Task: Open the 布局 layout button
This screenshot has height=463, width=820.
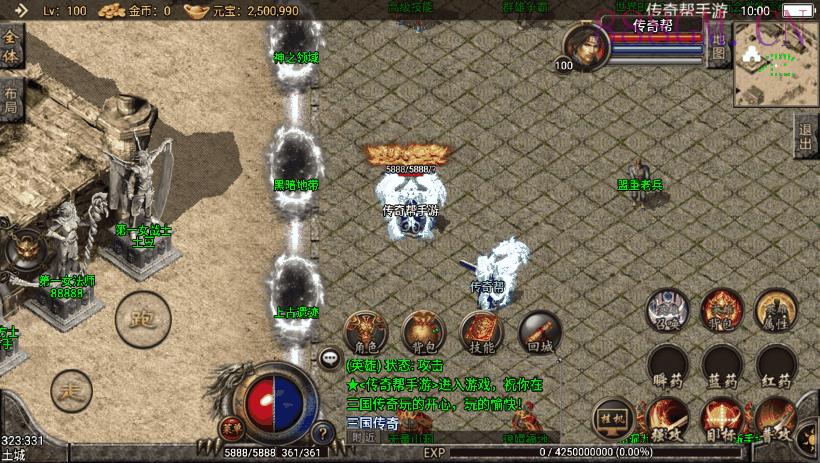Action: coord(11,100)
